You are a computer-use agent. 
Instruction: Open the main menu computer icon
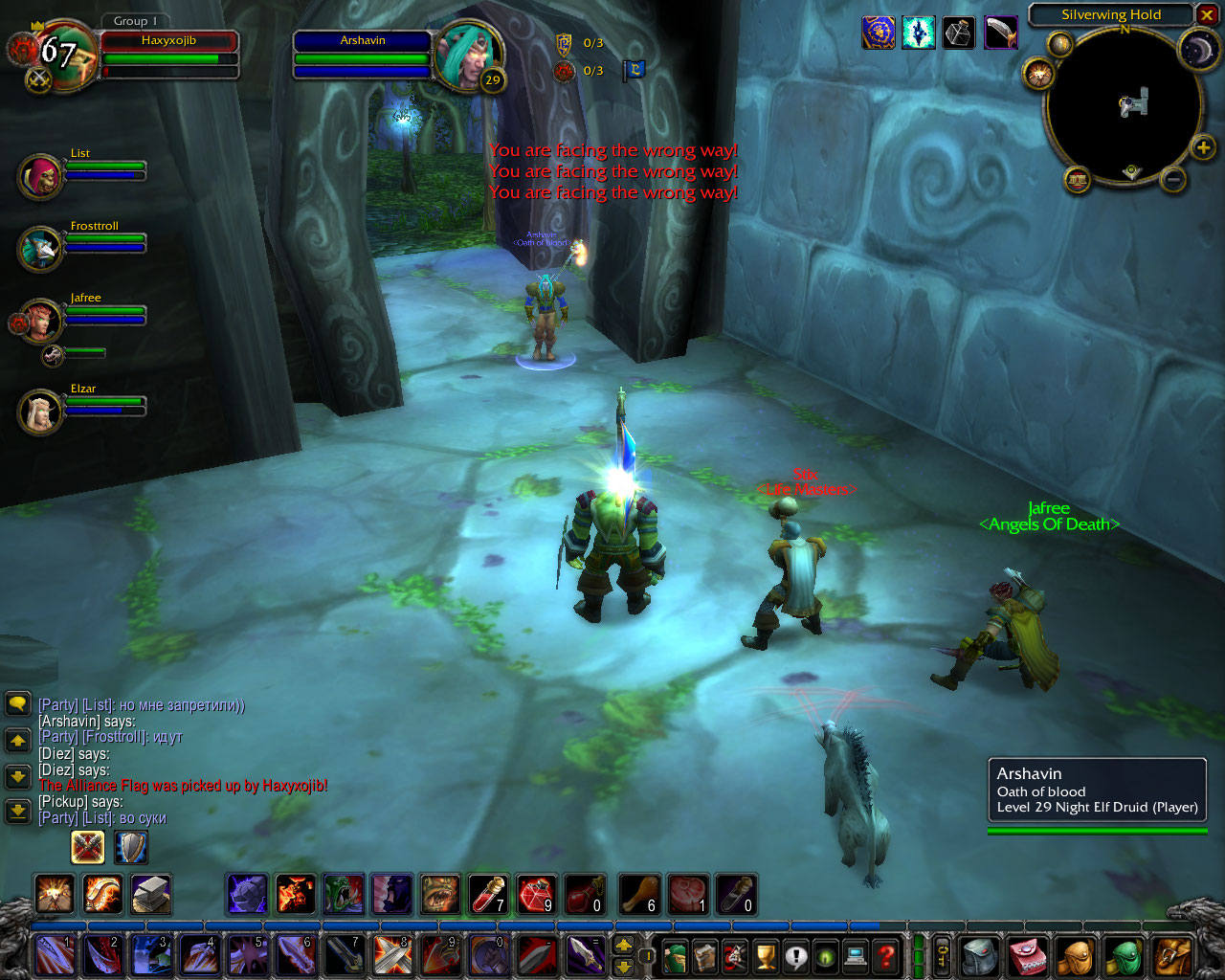857,956
